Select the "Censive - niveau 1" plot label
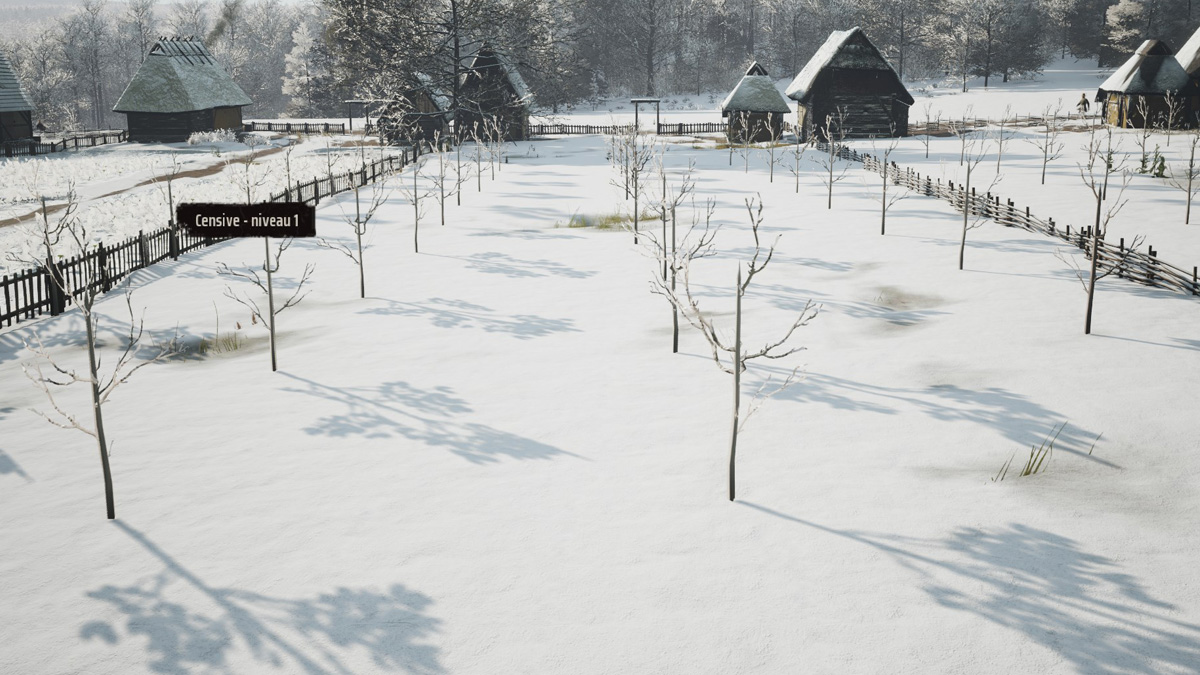 click(x=246, y=220)
